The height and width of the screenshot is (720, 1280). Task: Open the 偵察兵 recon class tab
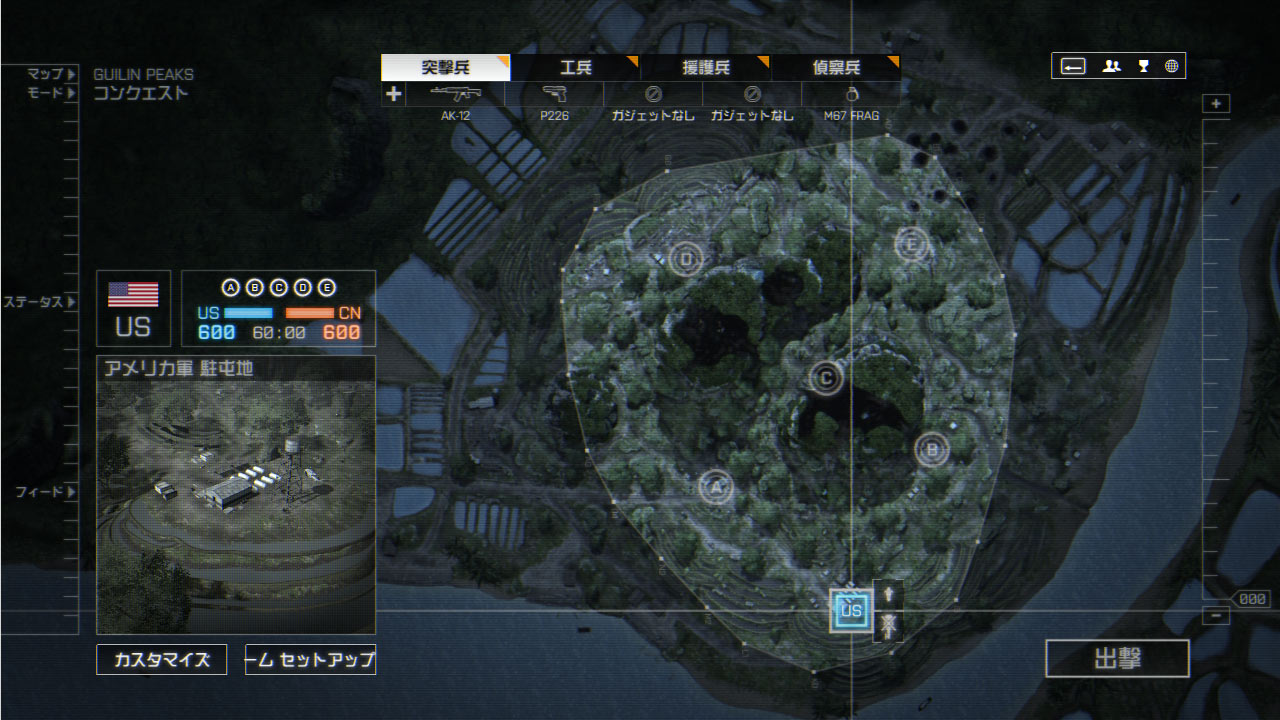click(x=836, y=68)
